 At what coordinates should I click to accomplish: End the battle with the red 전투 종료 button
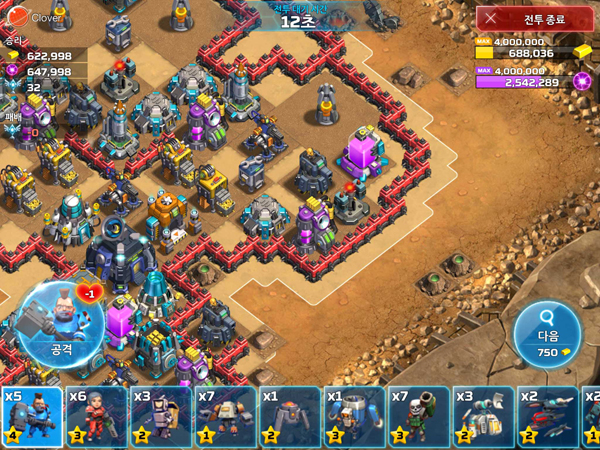point(534,19)
